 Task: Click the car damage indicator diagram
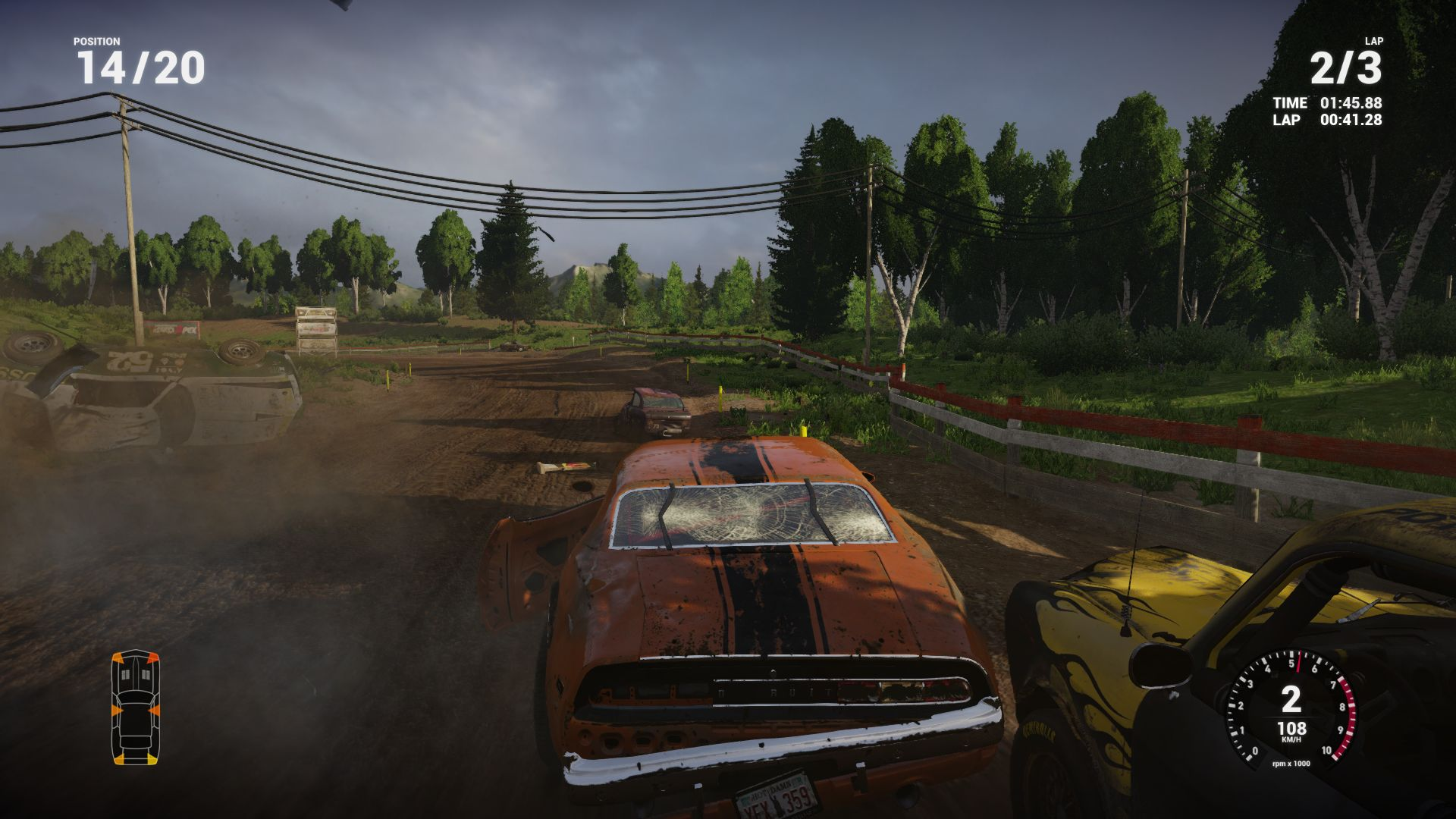click(x=136, y=708)
